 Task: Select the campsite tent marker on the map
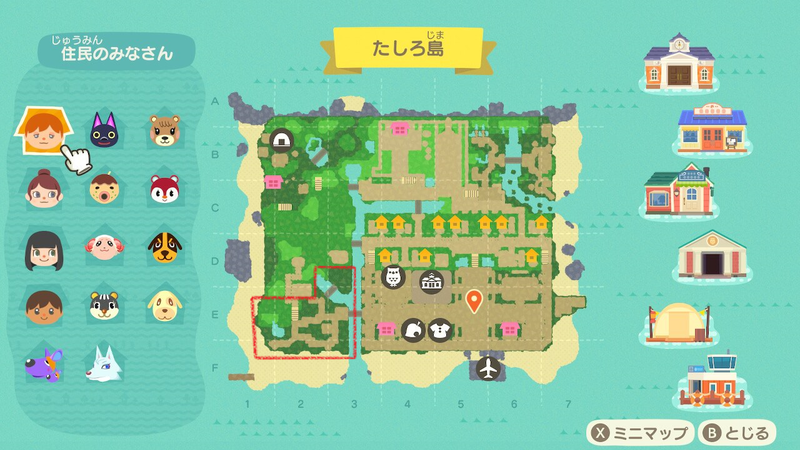(281, 142)
